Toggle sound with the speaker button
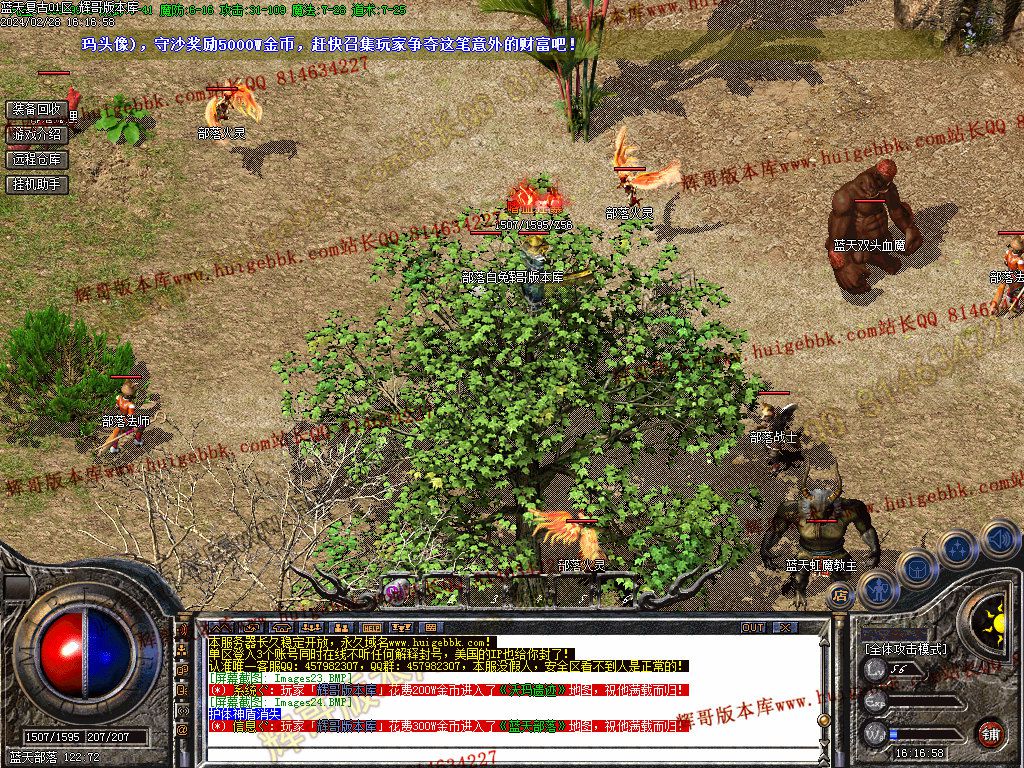The height and width of the screenshot is (768, 1024). [997, 538]
